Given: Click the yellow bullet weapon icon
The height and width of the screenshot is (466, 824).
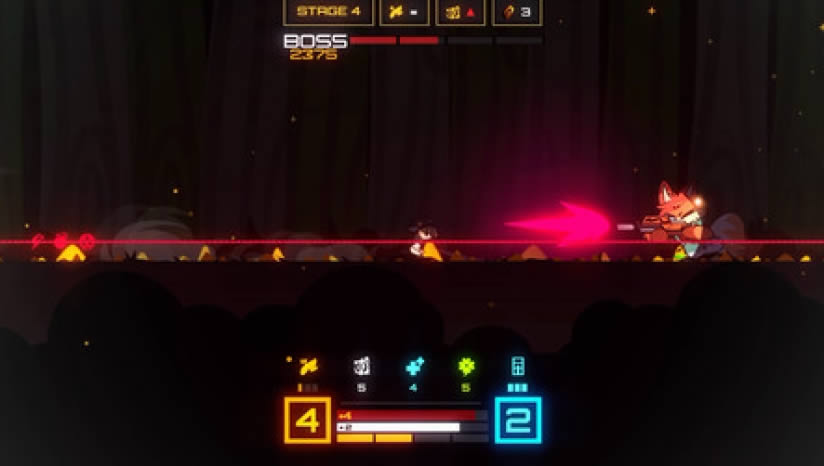Looking at the screenshot, I should pyautogui.click(x=308, y=367).
